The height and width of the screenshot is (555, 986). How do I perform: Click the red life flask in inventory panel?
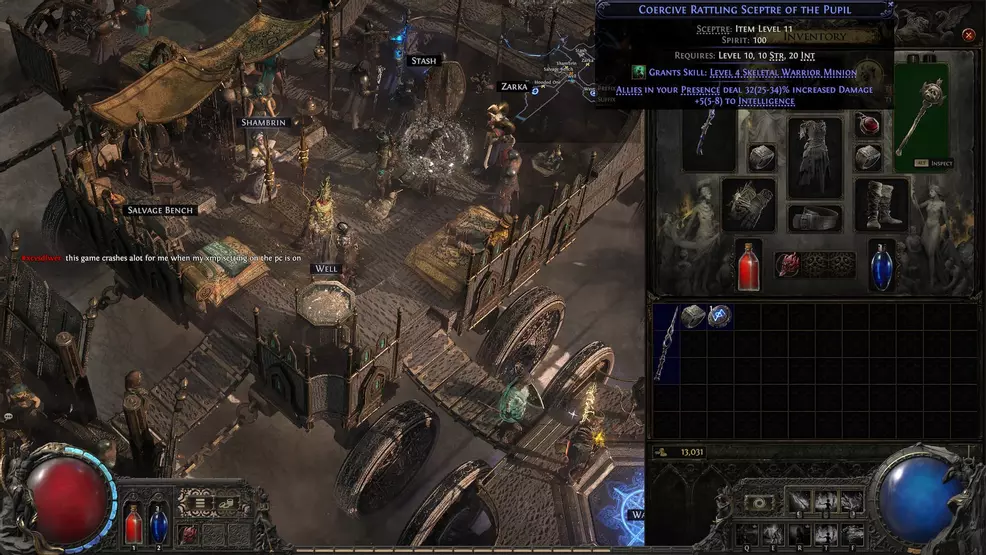[748, 267]
